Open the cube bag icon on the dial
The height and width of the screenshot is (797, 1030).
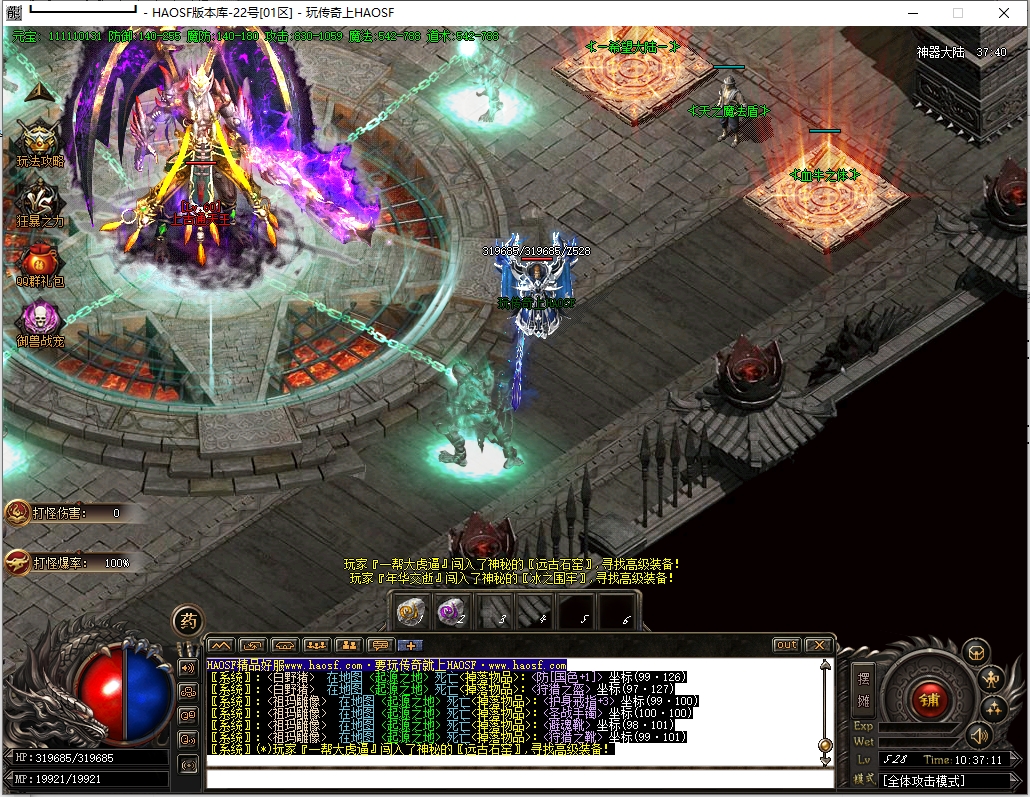coord(975,653)
